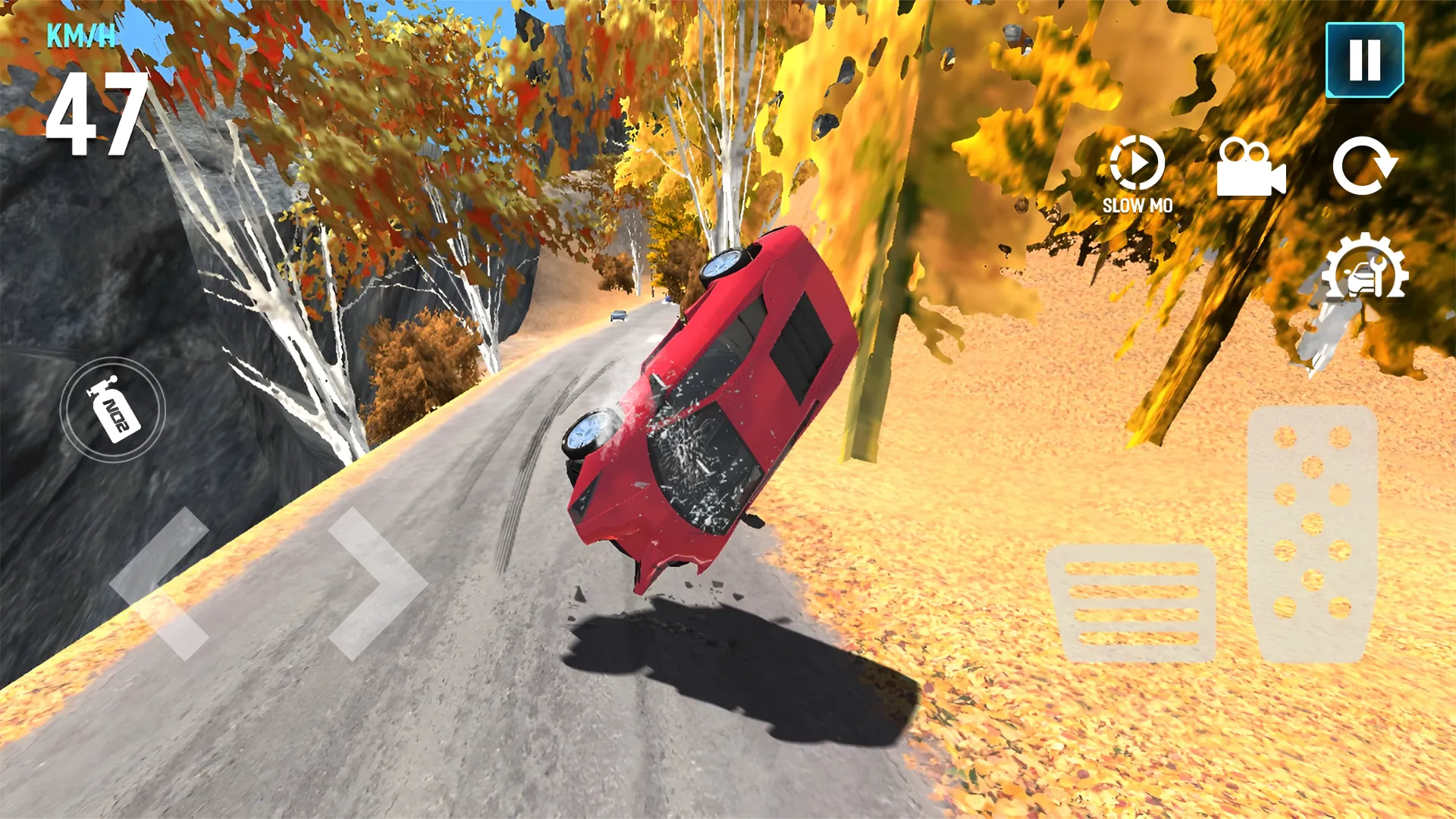Image resolution: width=1456 pixels, height=819 pixels.
Task: Hit the circular restart arrow
Action: coord(1365,165)
